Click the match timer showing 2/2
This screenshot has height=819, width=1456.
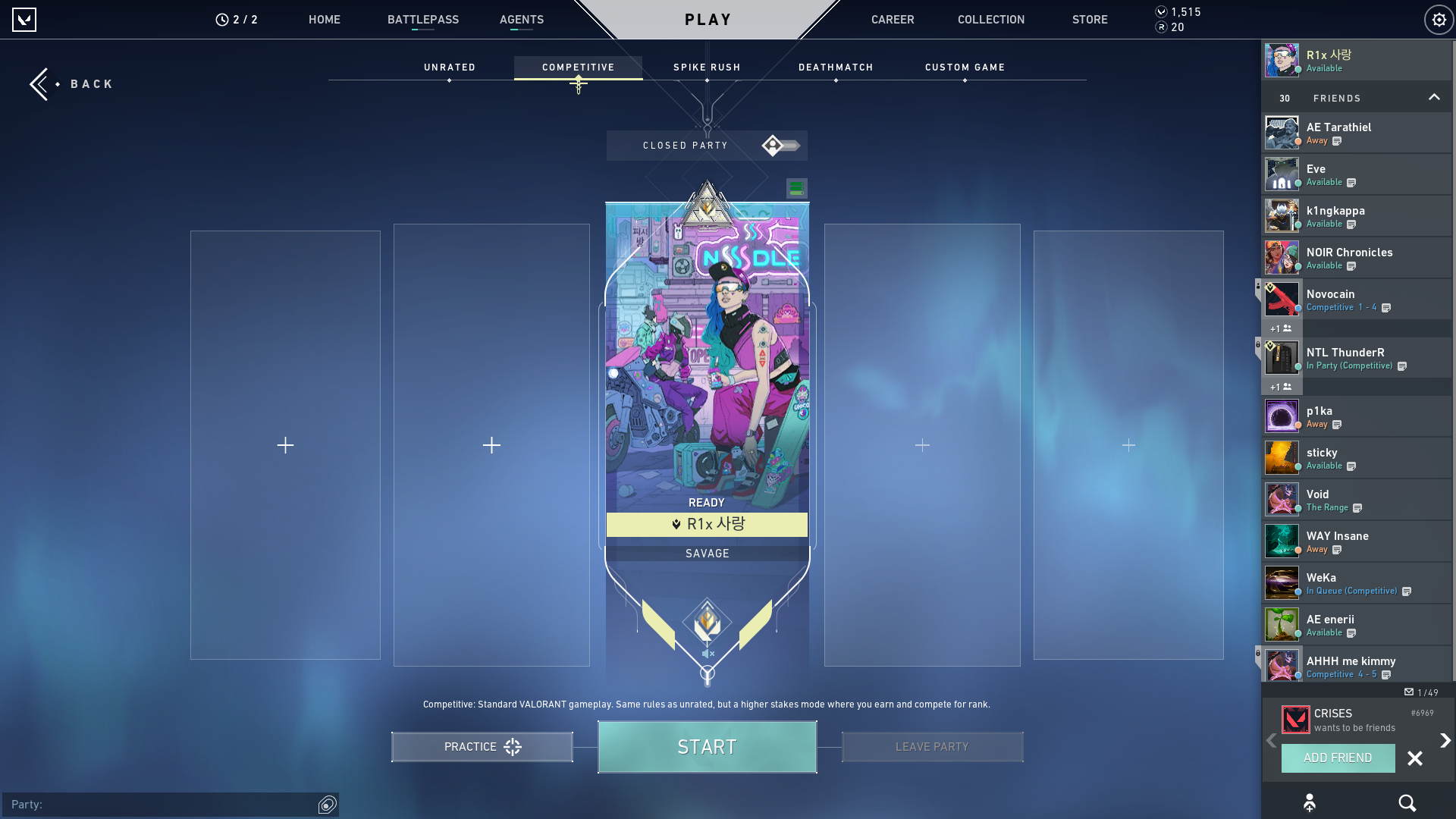(x=238, y=20)
